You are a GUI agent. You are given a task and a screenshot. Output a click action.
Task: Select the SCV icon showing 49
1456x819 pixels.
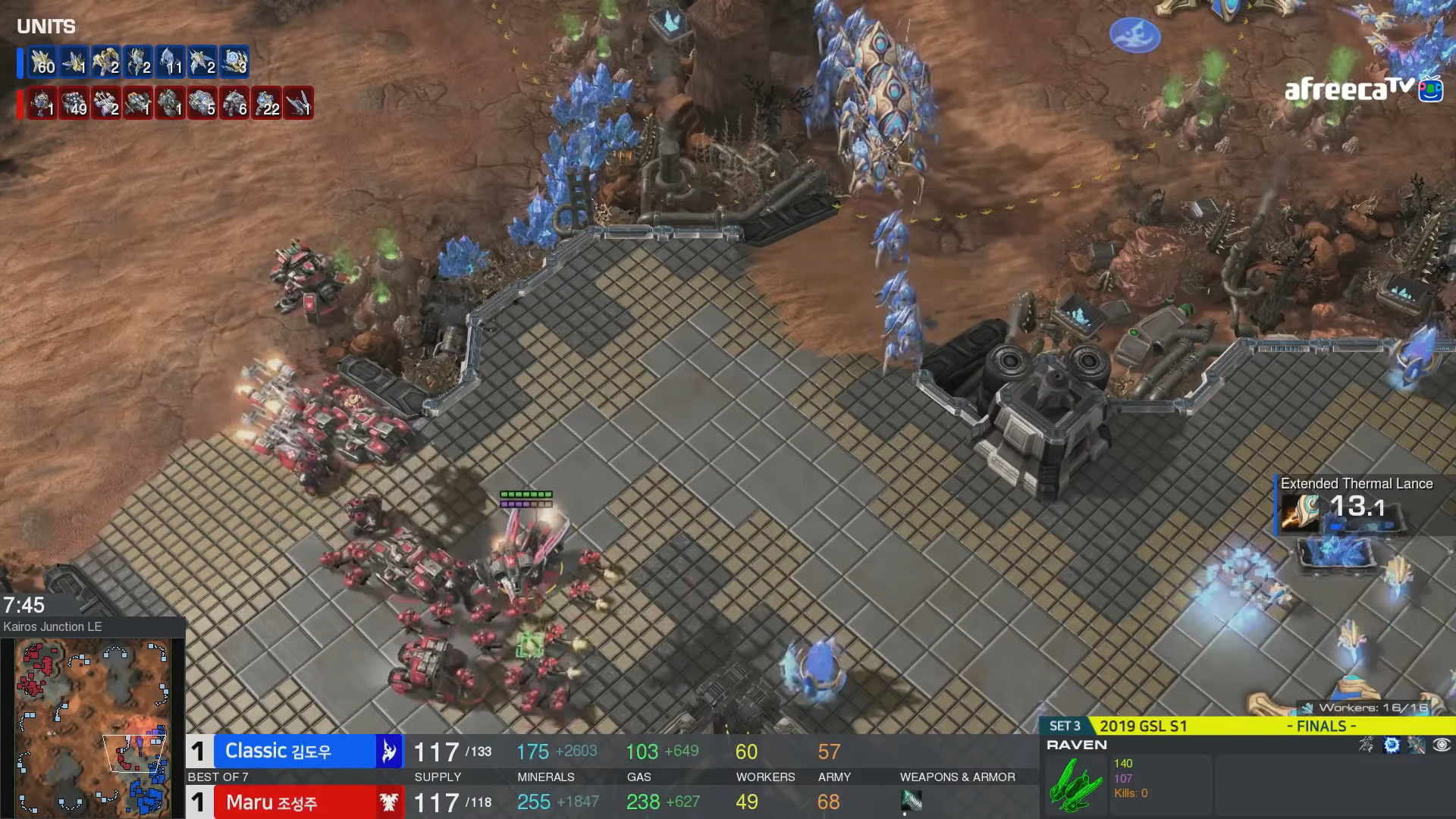(x=74, y=103)
